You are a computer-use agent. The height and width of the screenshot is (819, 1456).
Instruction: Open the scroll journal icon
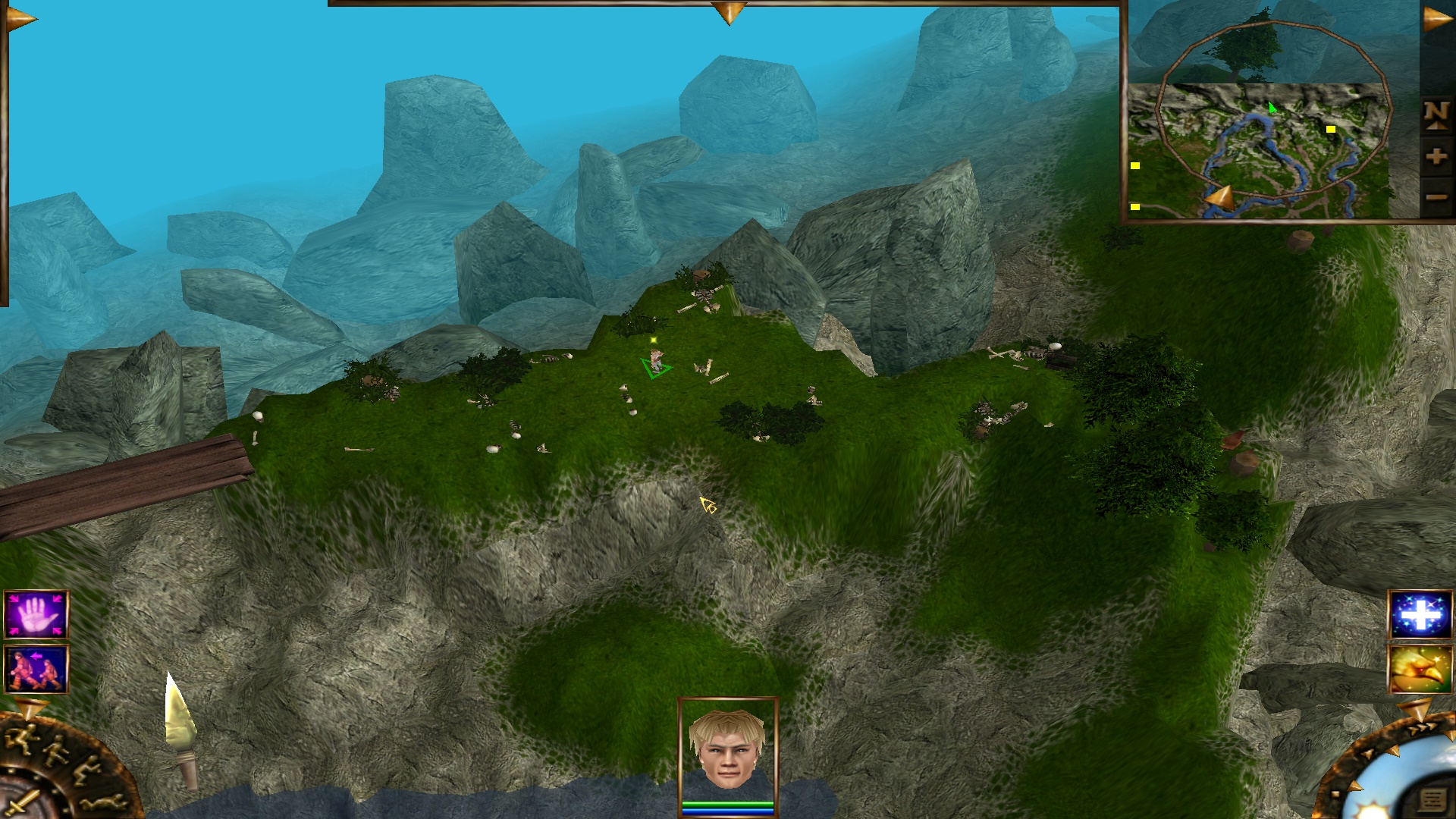point(1432,800)
